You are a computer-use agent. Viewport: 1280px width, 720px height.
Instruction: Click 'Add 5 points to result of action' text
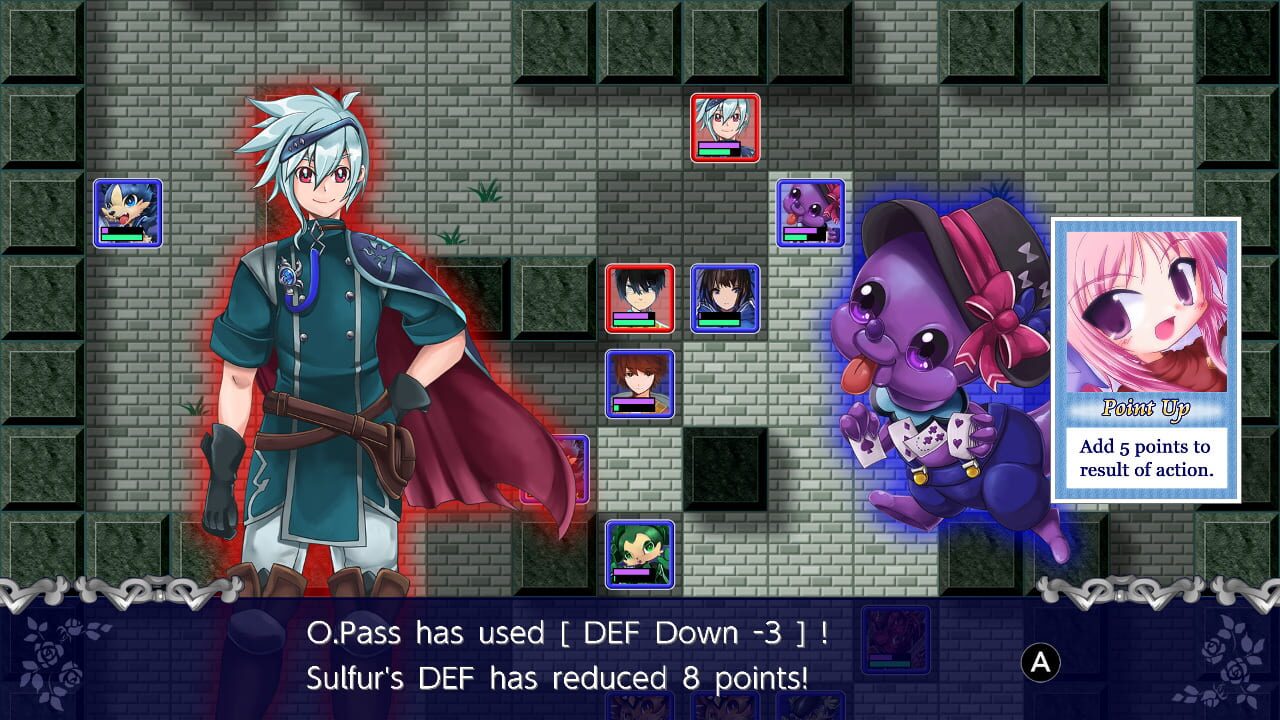tap(1150, 458)
